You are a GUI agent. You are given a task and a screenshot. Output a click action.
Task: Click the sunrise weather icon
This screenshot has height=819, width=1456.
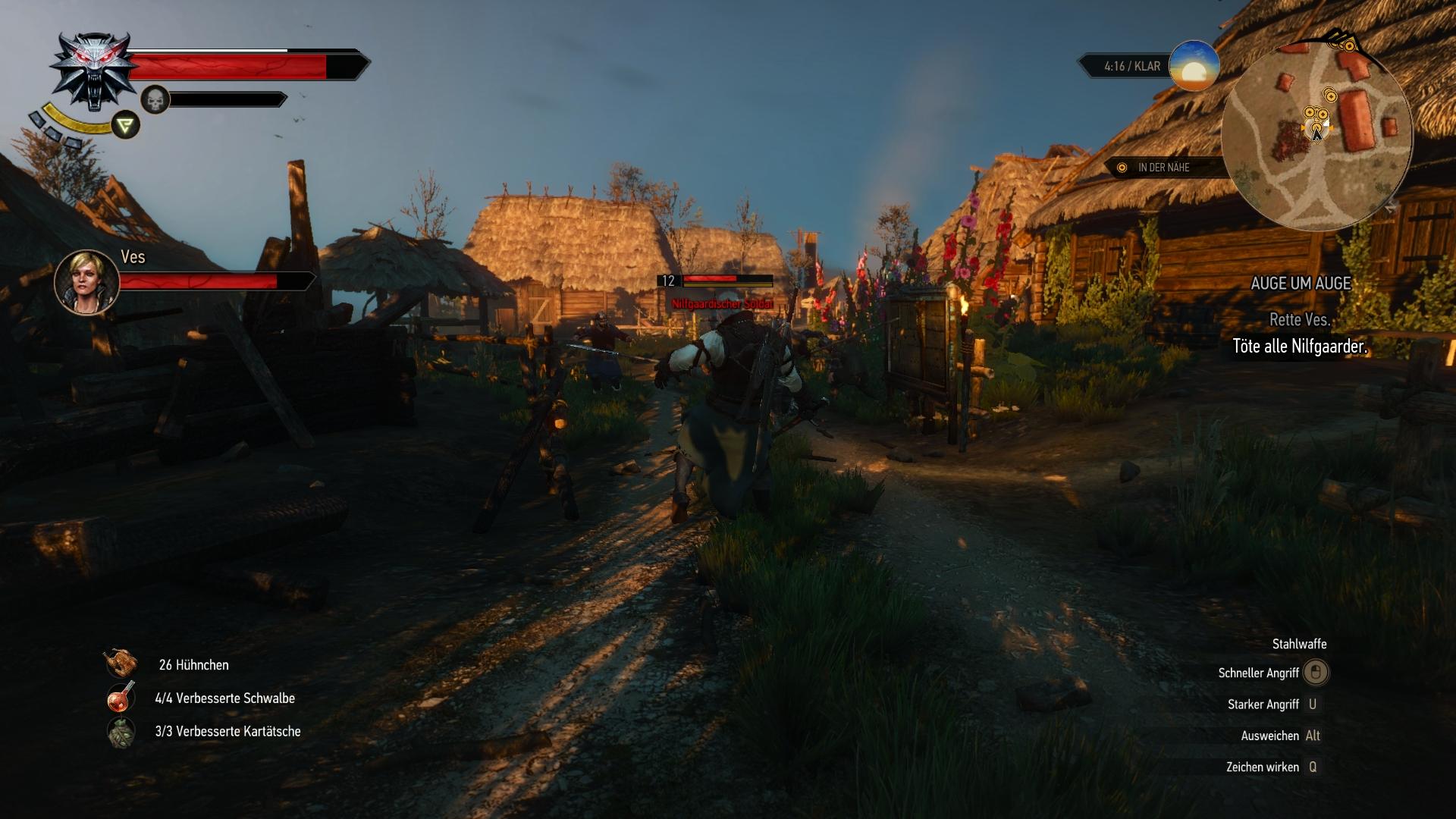1194,66
